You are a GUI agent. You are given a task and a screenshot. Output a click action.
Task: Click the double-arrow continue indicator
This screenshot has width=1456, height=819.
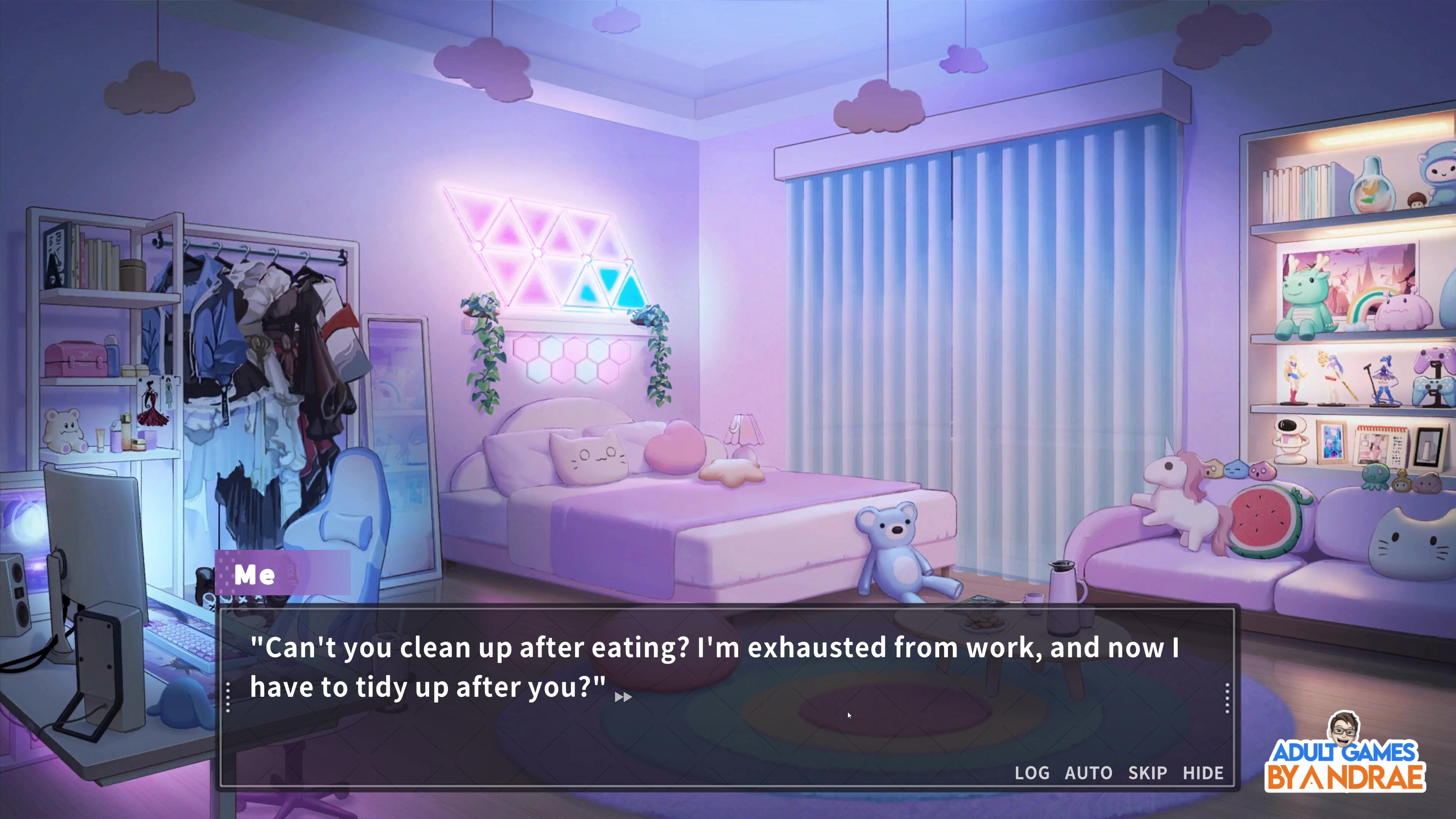click(x=623, y=698)
